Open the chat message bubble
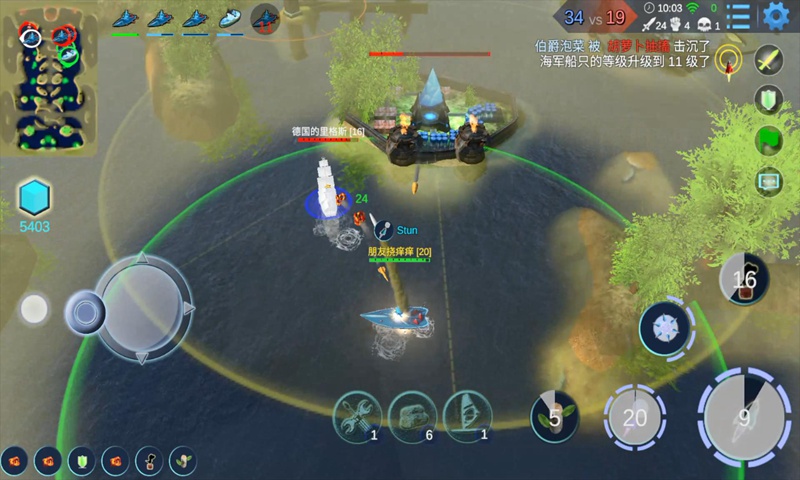 768,182
